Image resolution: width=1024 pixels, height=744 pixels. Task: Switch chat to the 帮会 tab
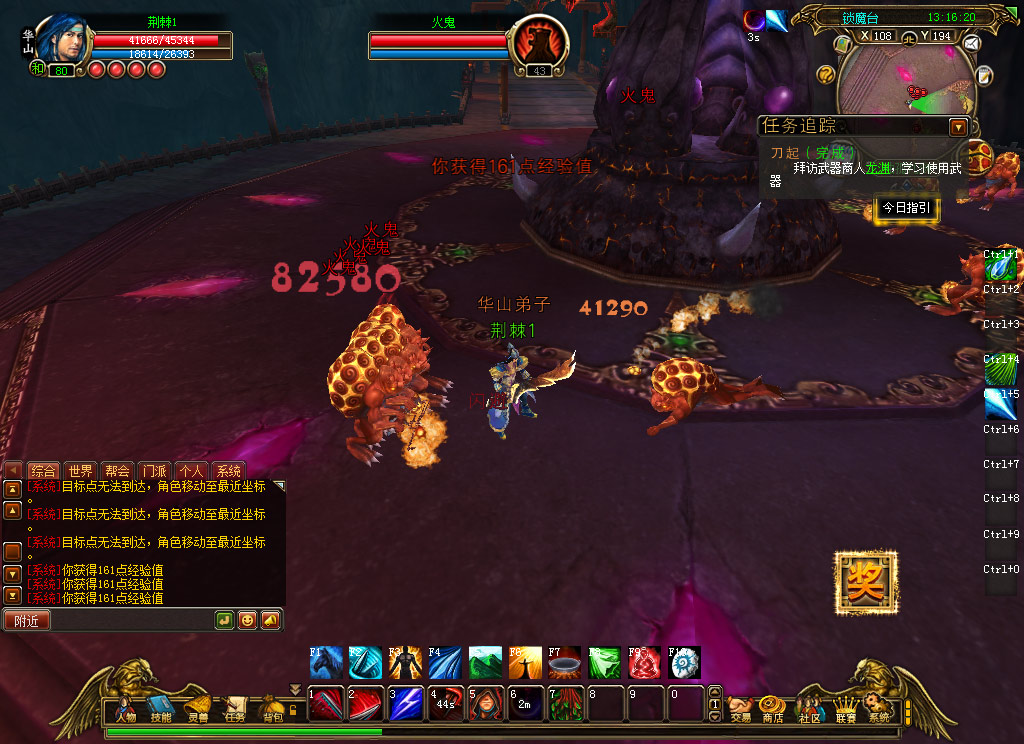click(117, 471)
